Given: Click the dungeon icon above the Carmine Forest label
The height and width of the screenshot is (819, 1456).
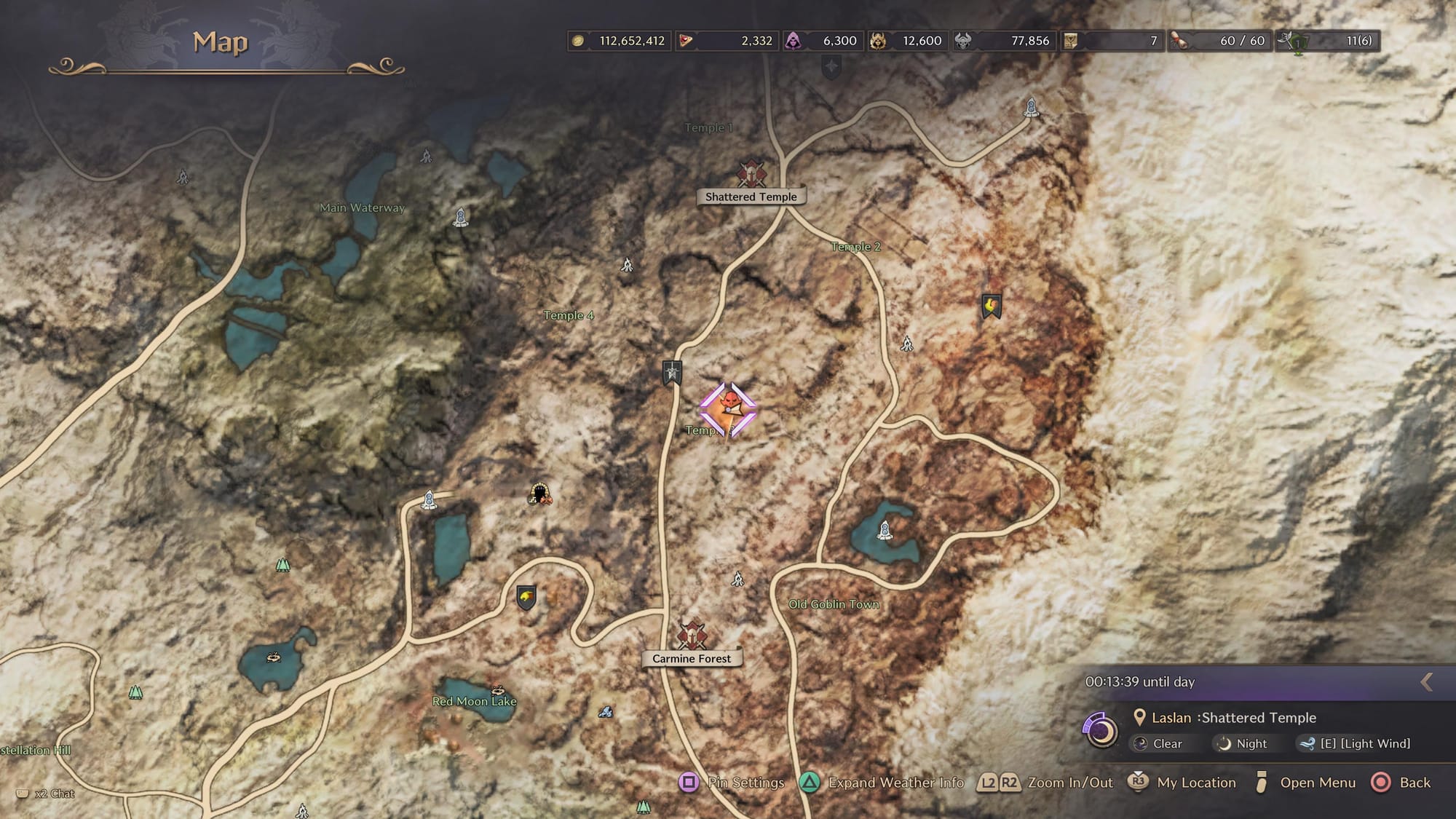Looking at the screenshot, I should (x=692, y=635).
